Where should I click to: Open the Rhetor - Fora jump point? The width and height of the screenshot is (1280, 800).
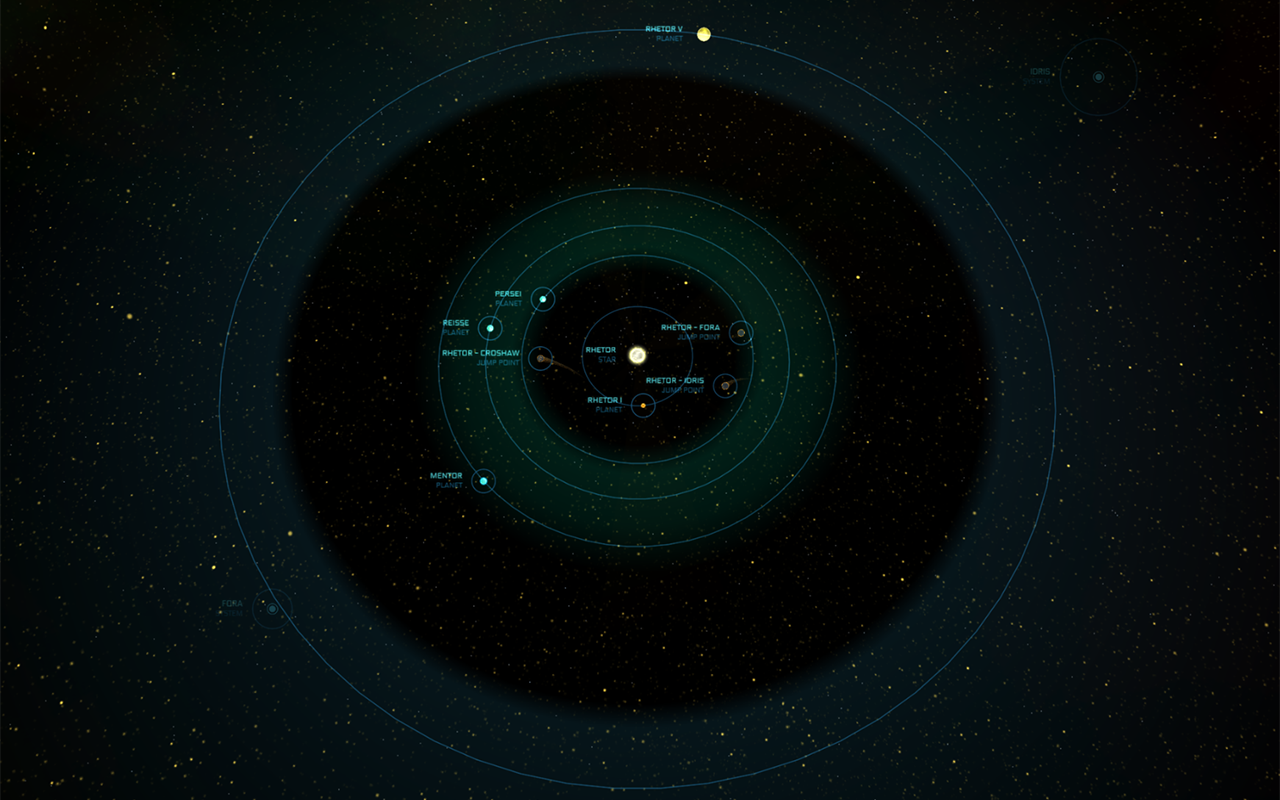click(x=740, y=332)
